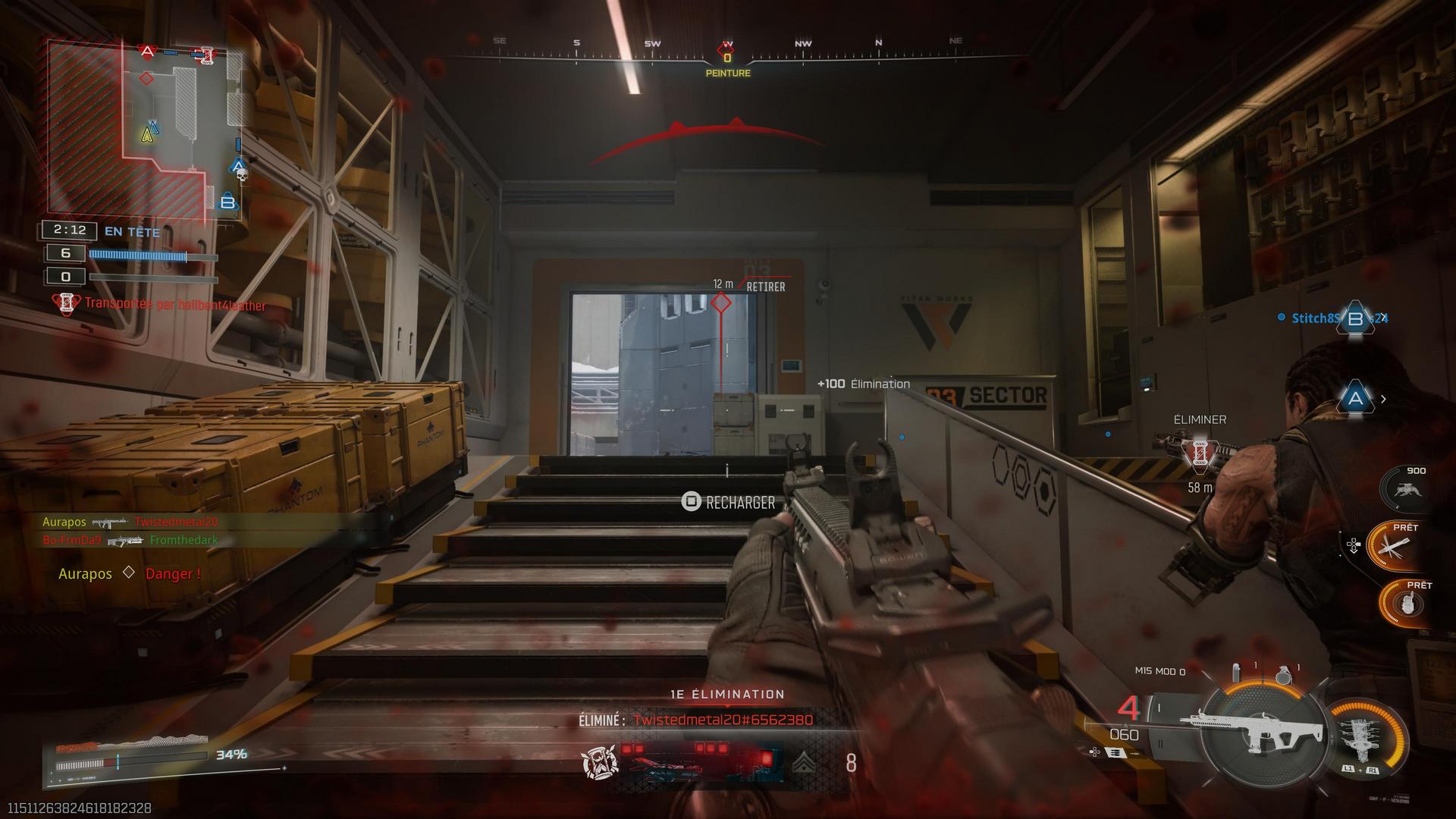
Task: Select the blue B objective on minimap
Action: [x=227, y=202]
